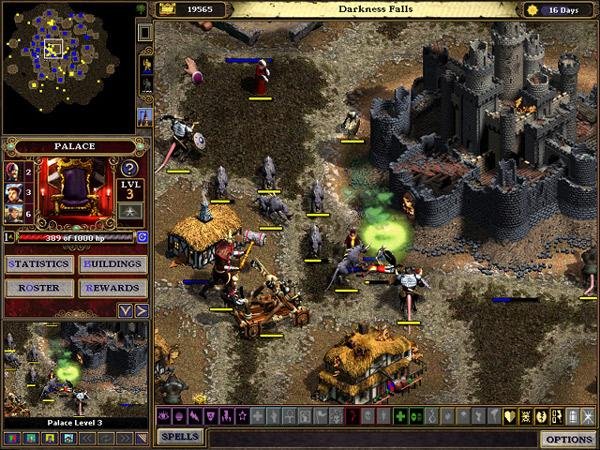The height and width of the screenshot is (450, 600).
Task: Activate the green cross healing spell
Action: 401,415
